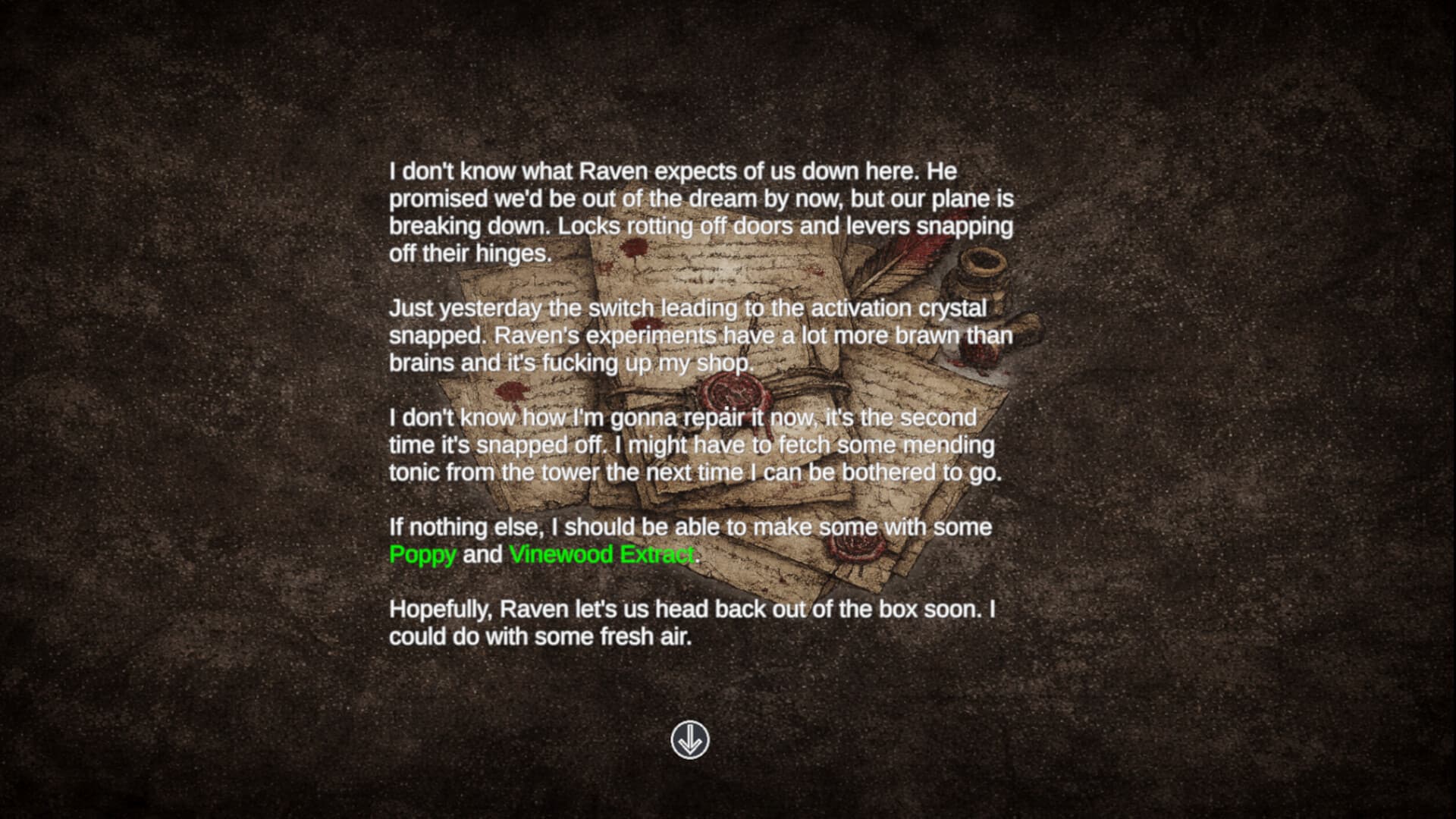Screen dimensions: 1456x819
Task: Open the Vinewood Extract ingredient link
Action: coord(601,555)
